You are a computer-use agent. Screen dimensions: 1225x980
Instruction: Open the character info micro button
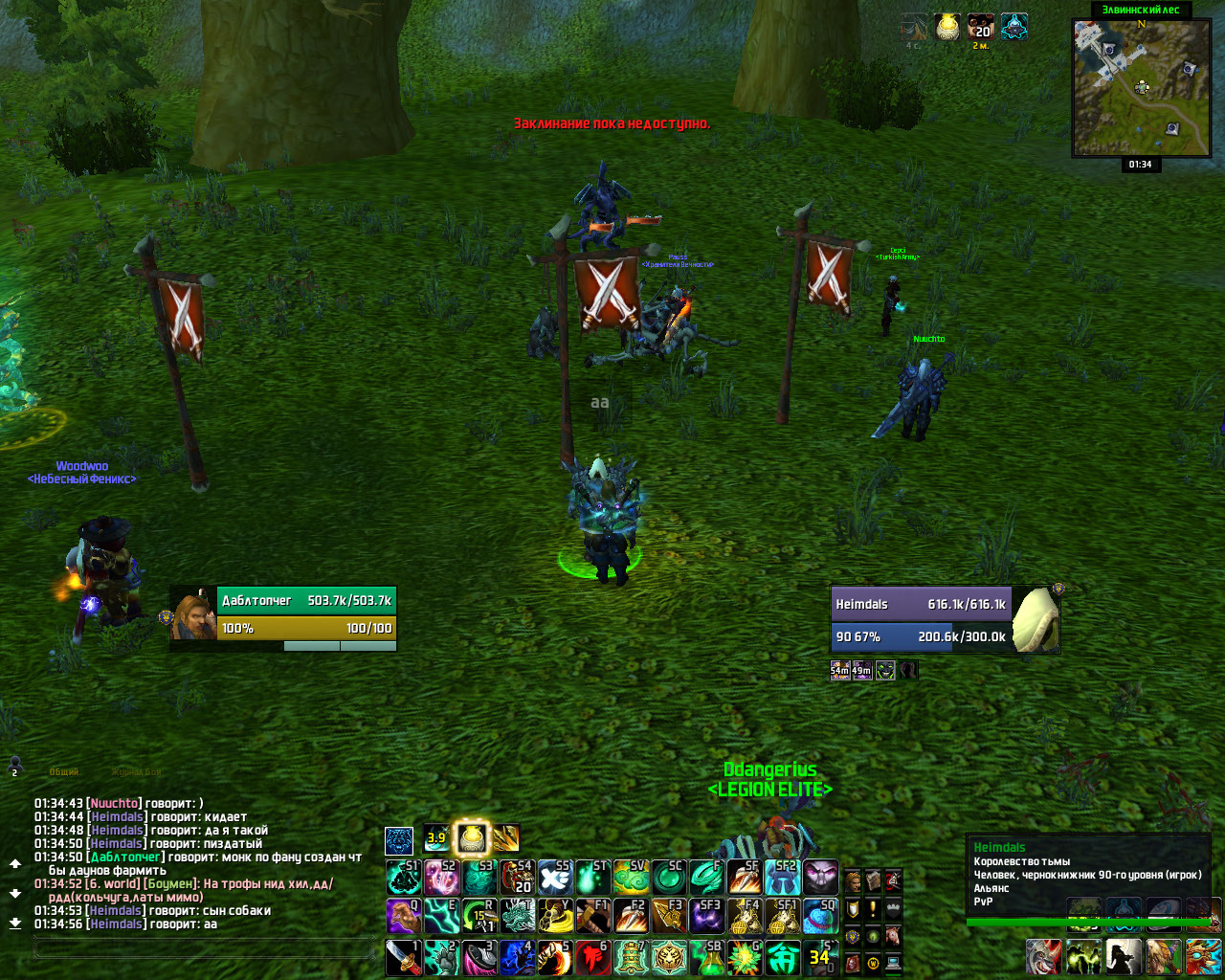tap(853, 880)
